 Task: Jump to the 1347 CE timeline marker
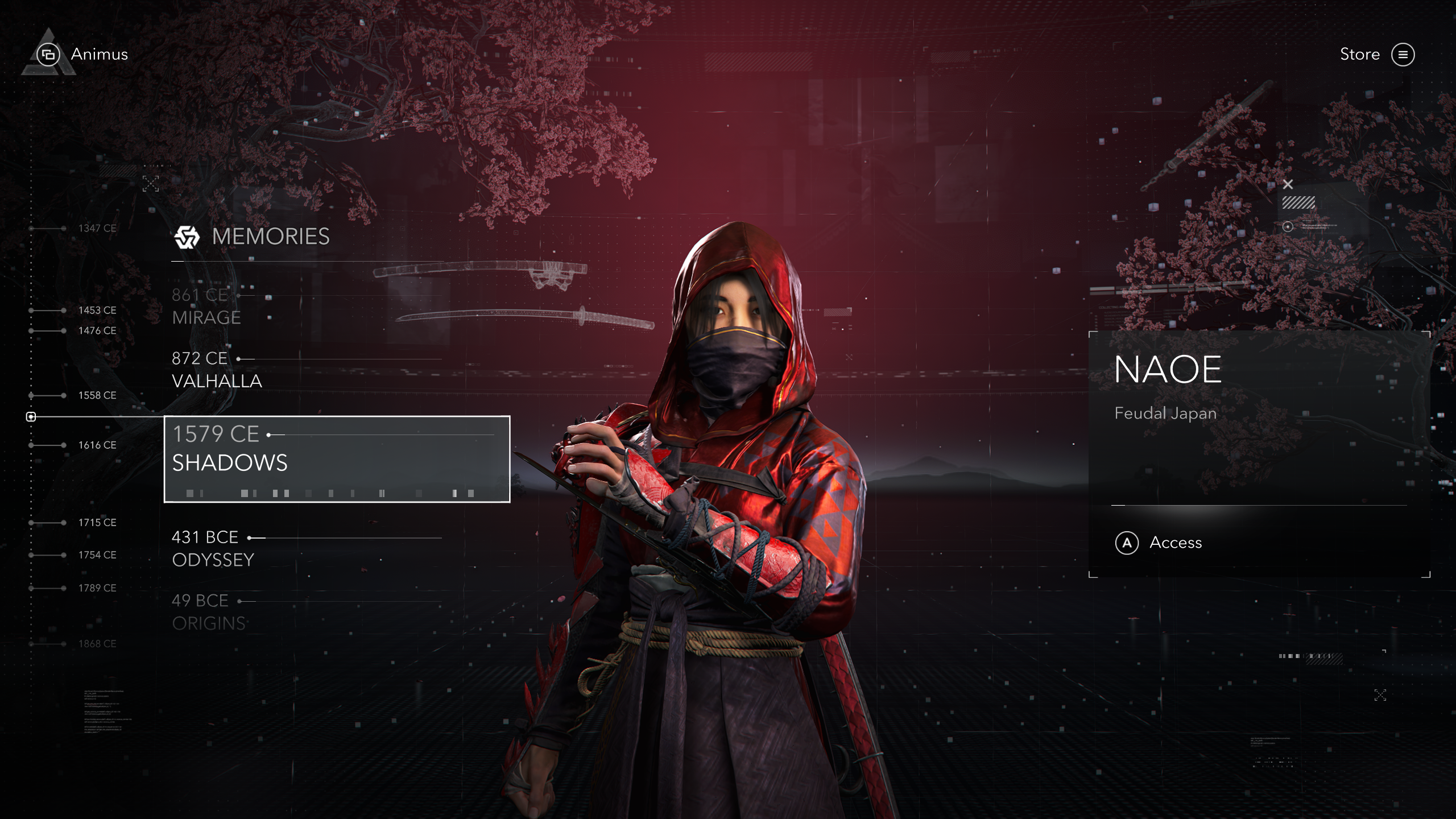pyautogui.click(x=97, y=228)
